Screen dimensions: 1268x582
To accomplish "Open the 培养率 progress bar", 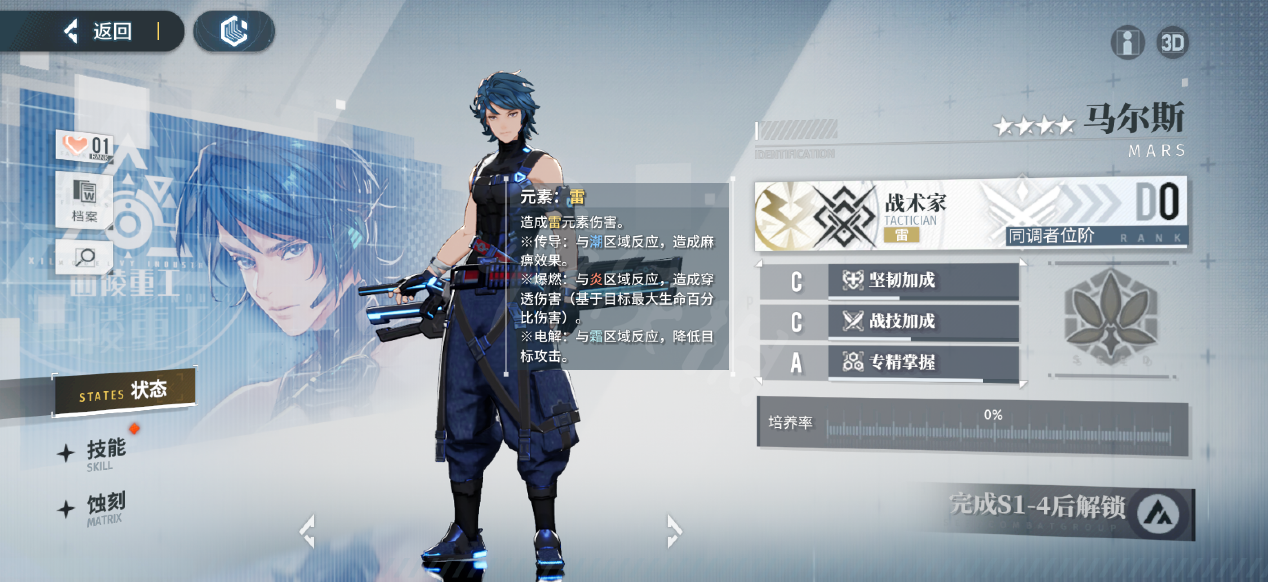I will [972, 426].
